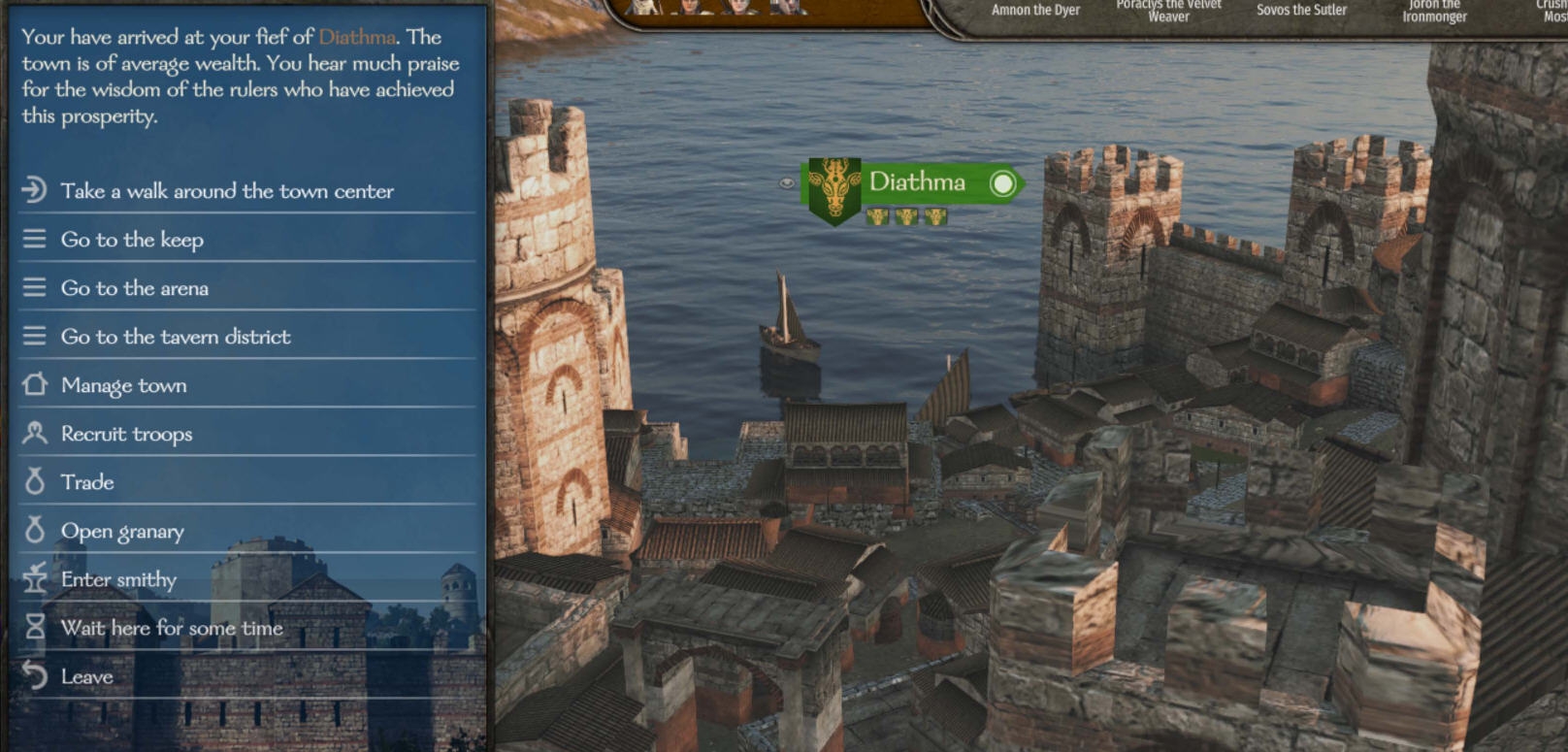Select Go to the tavern district

pos(175,337)
